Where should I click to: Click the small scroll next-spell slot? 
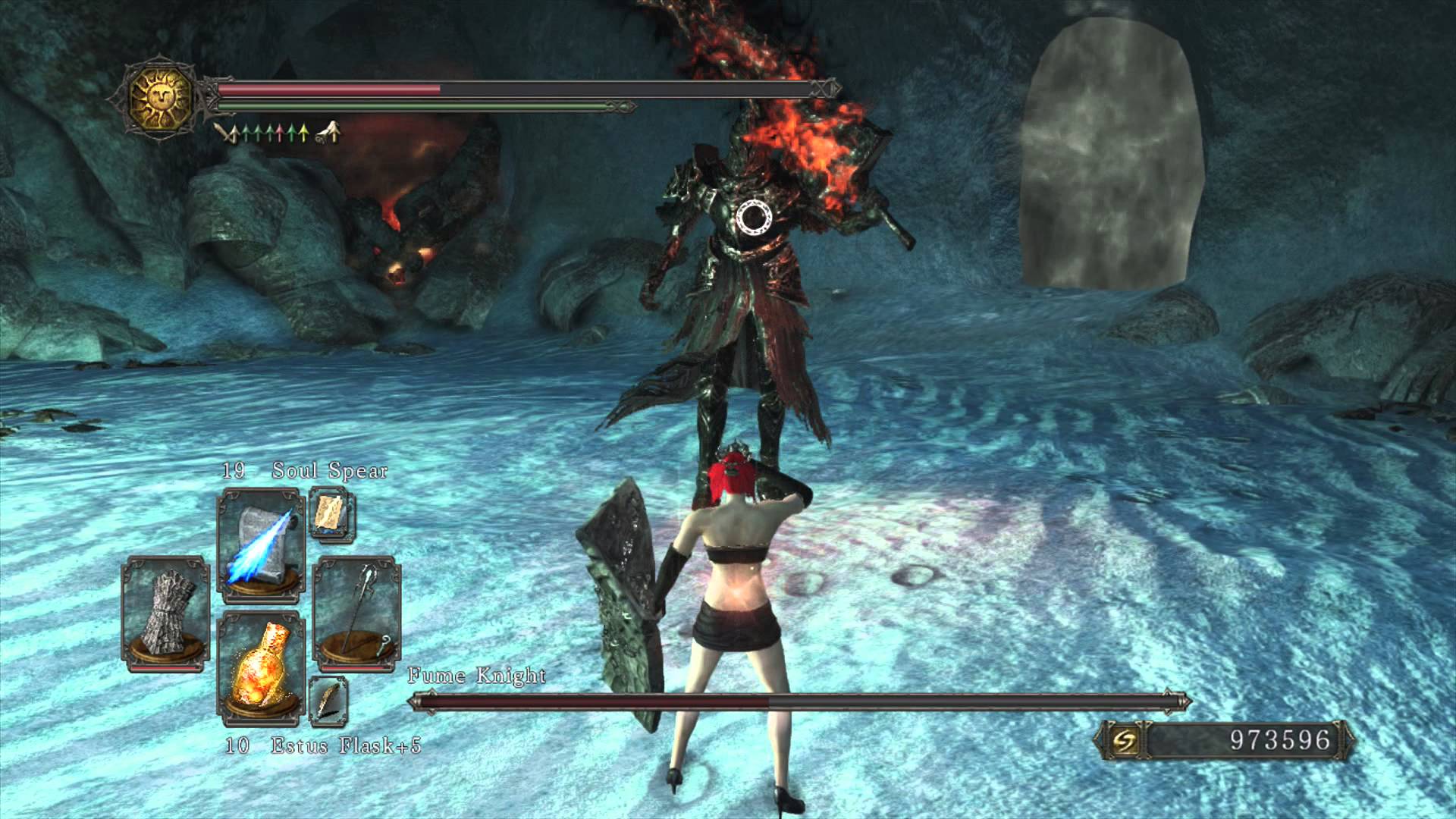coord(331,514)
